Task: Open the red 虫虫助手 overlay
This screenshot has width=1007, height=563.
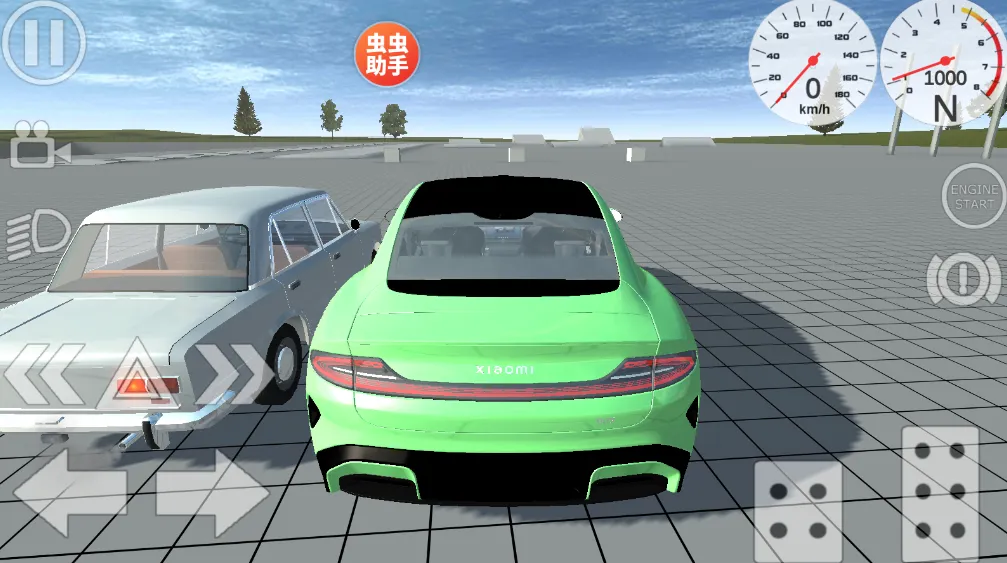Action: (x=387, y=55)
